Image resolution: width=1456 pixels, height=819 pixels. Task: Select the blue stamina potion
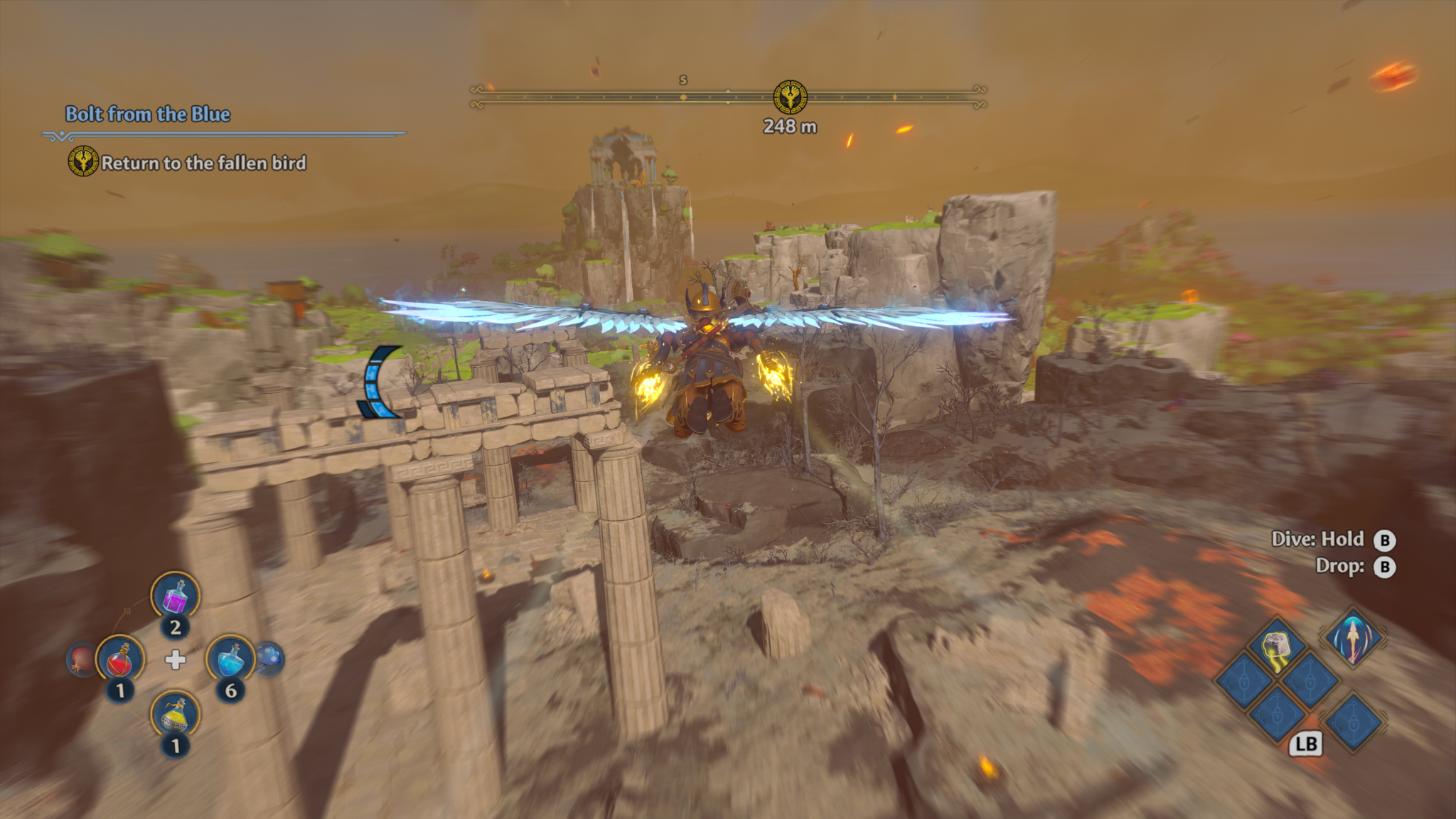[x=230, y=659]
